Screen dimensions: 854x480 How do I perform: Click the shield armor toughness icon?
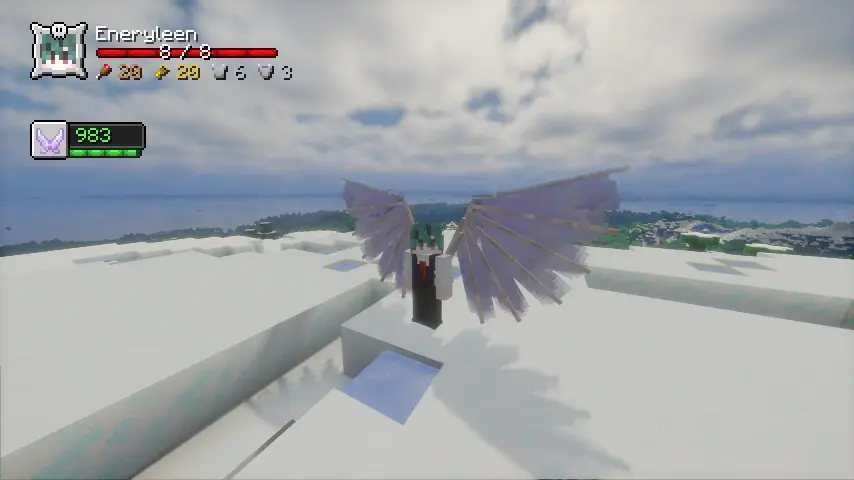[x=265, y=72]
